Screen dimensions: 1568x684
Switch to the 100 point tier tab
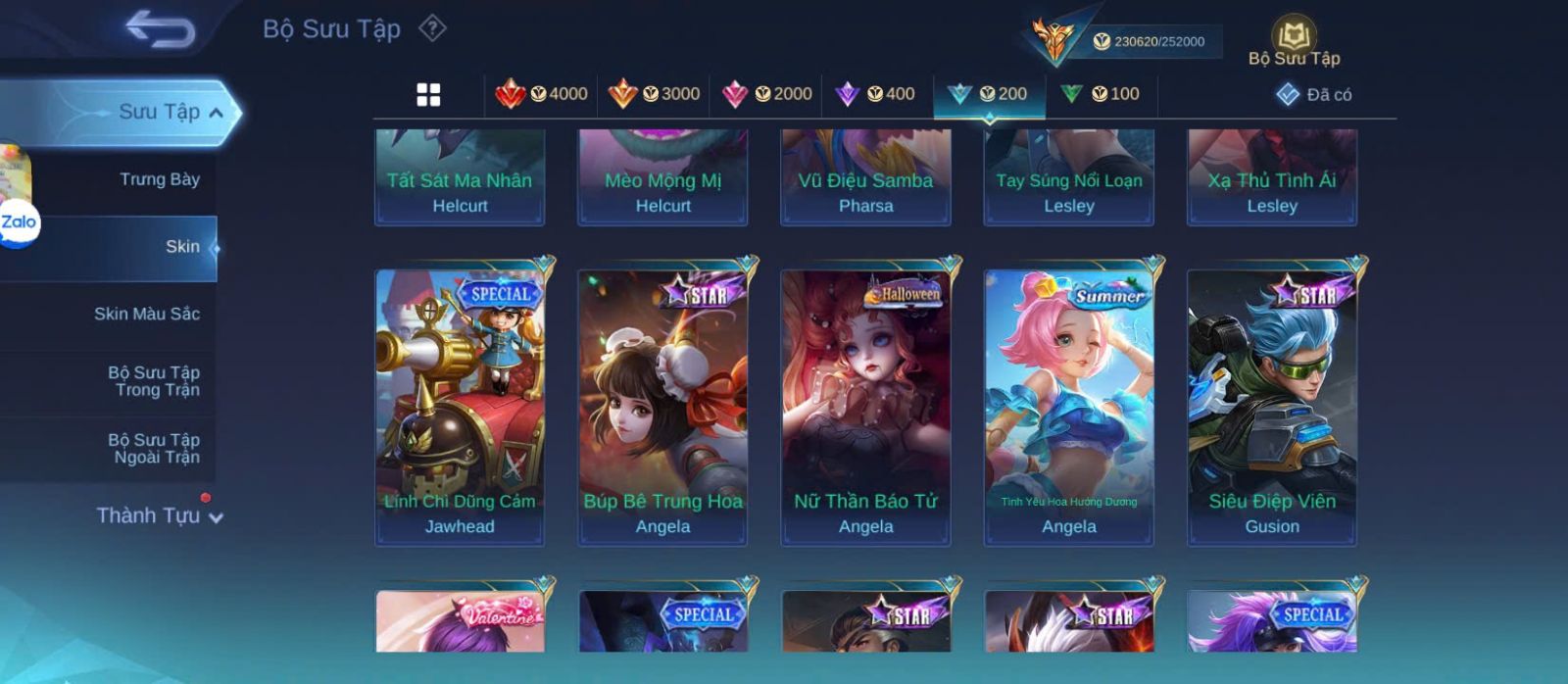(x=1101, y=94)
